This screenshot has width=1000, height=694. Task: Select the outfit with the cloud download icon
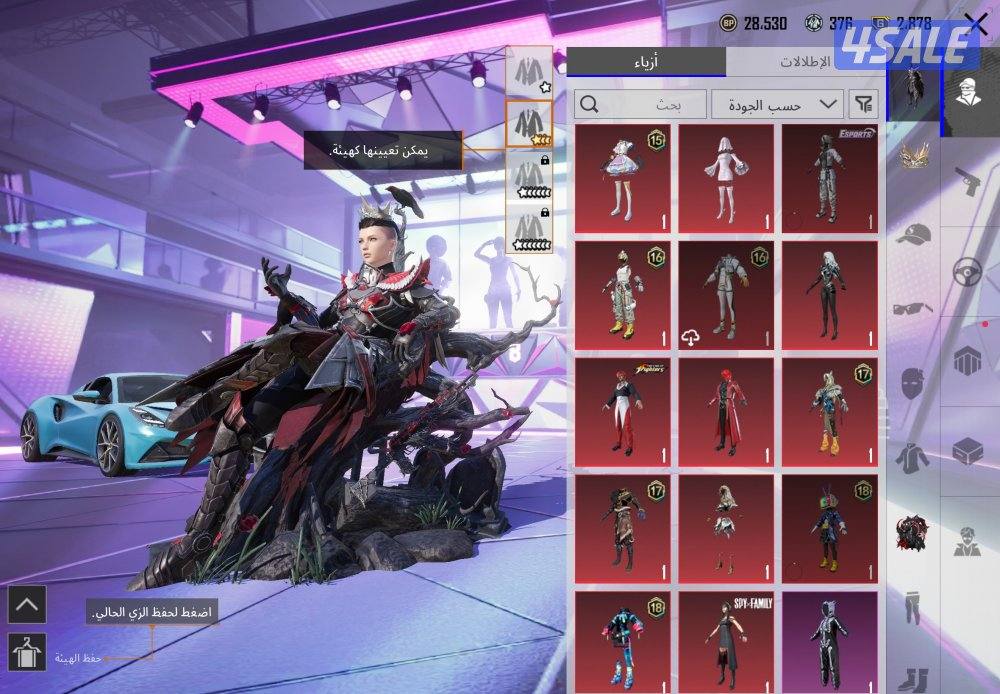726,294
